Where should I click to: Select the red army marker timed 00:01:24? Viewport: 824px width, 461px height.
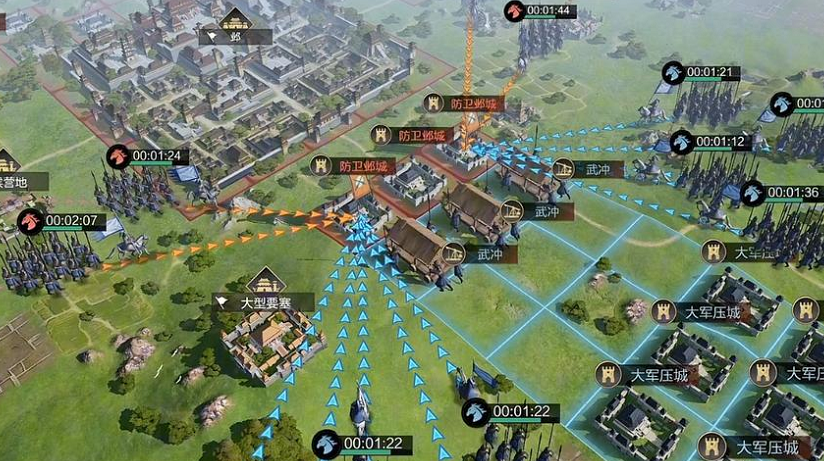119,156
